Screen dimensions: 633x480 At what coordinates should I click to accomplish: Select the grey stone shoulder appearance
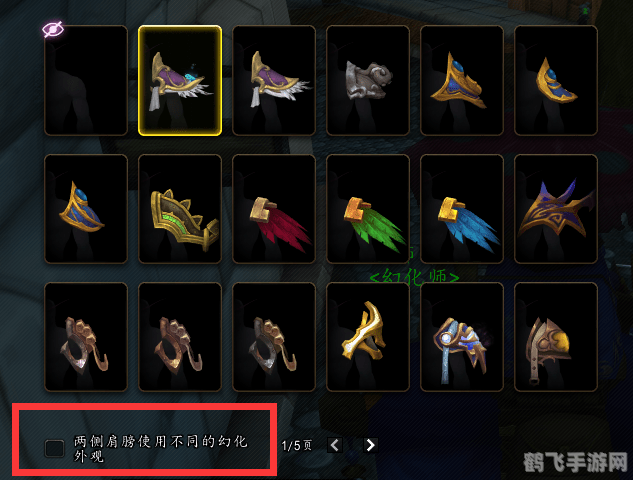point(368,80)
